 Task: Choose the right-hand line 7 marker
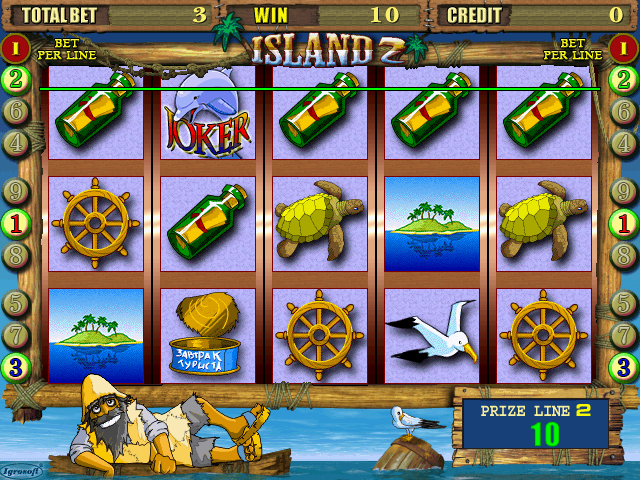pos(624,333)
